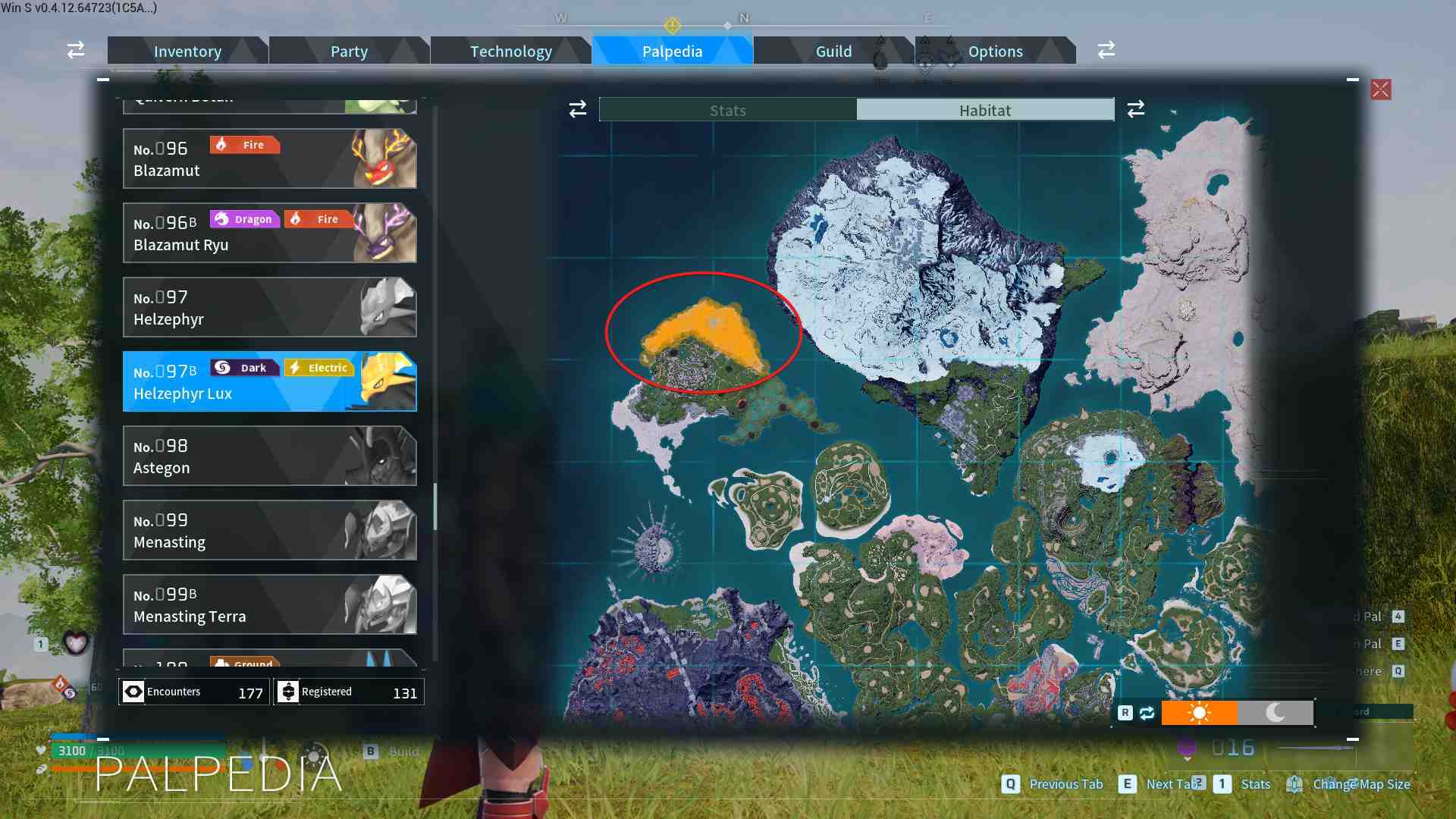
Task: Click the Encounters eye icon
Action: coord(134,691)
